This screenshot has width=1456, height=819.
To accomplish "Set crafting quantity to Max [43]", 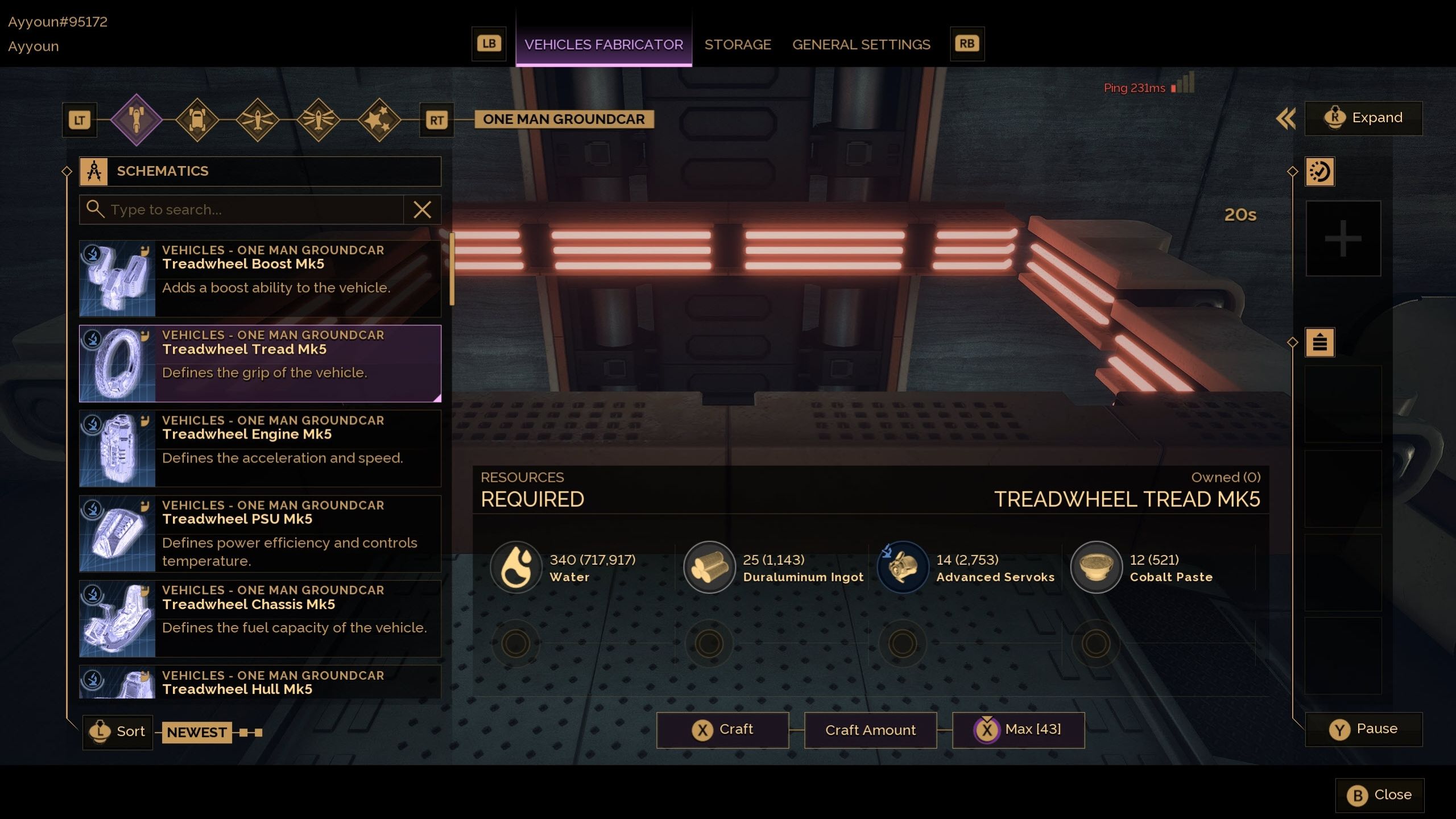I will pyautogui.click(x=1018, y=730).
